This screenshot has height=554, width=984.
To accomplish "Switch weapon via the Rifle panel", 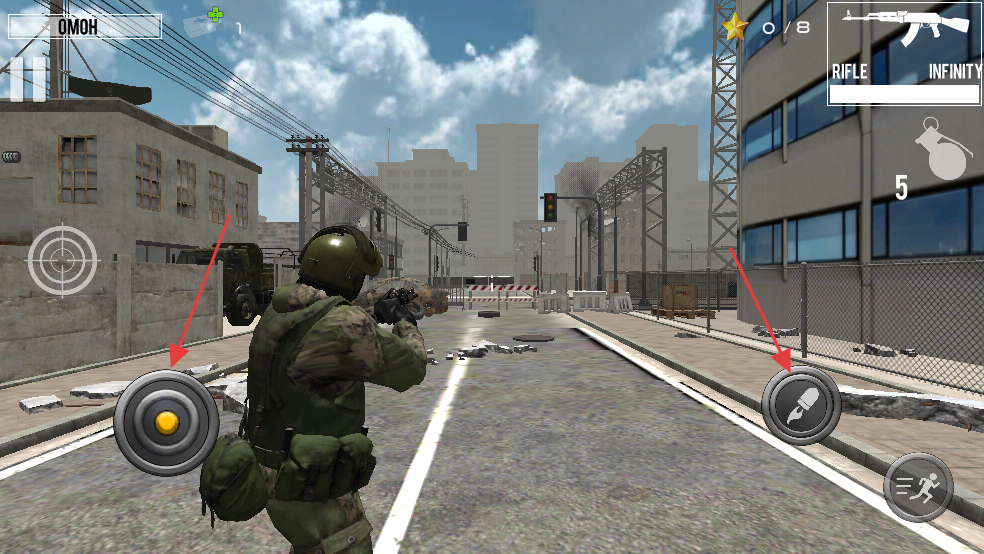I will (x=904, y=53).
